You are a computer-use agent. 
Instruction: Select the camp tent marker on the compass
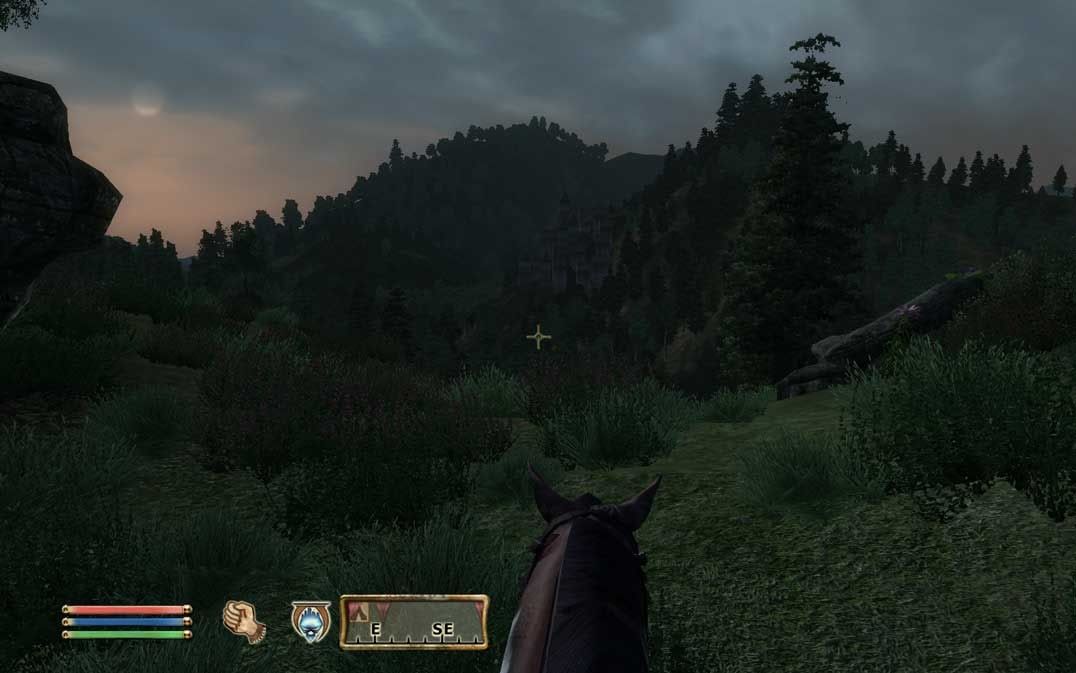pos(357,610)
